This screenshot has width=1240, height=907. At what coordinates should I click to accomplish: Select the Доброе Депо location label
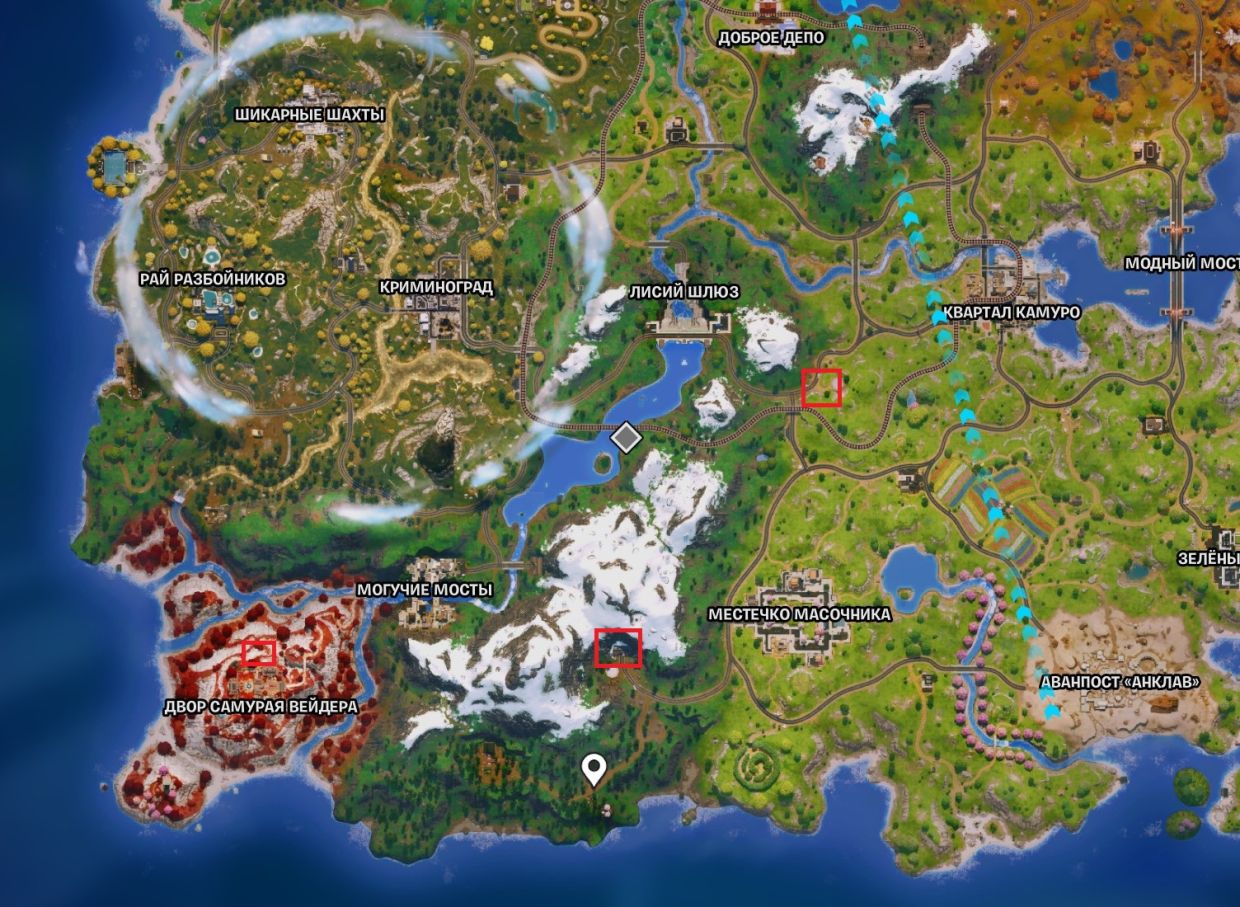(x=771, y=38)
